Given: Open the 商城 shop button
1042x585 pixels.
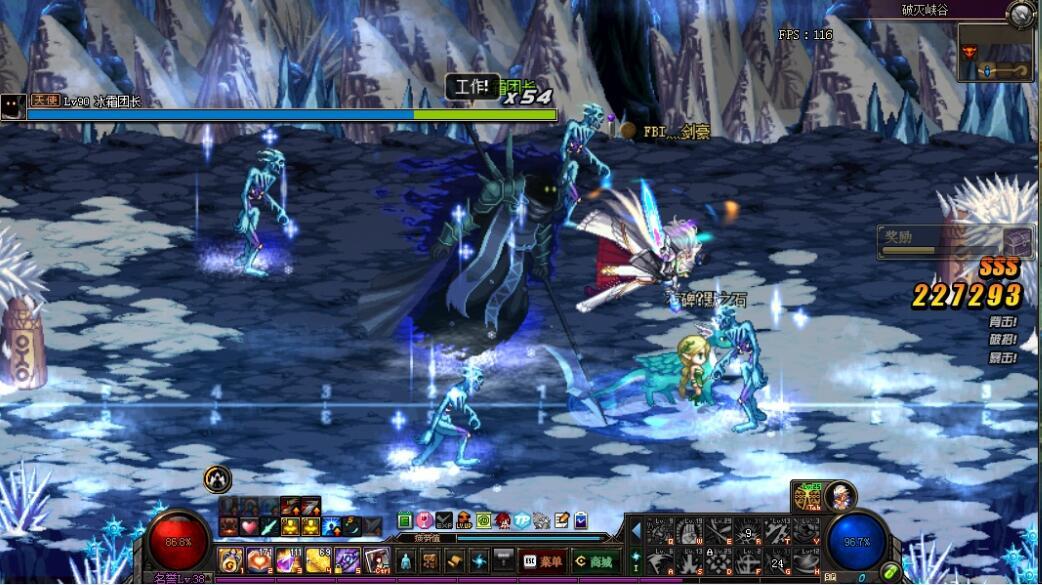Looking at the screenshot, I should click(x=595, y=561).
